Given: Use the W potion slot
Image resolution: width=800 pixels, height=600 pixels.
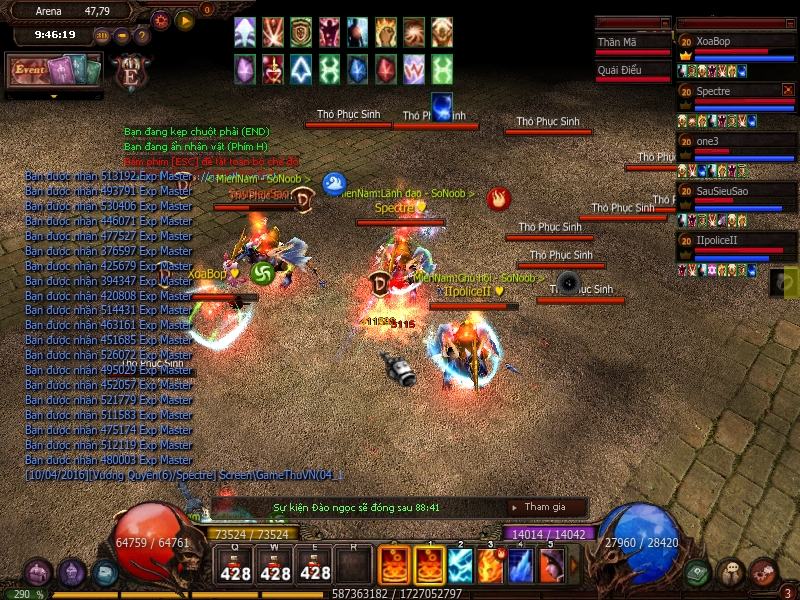Looking at the screenshot, I should pyautogui.click(x=275, y=567).
